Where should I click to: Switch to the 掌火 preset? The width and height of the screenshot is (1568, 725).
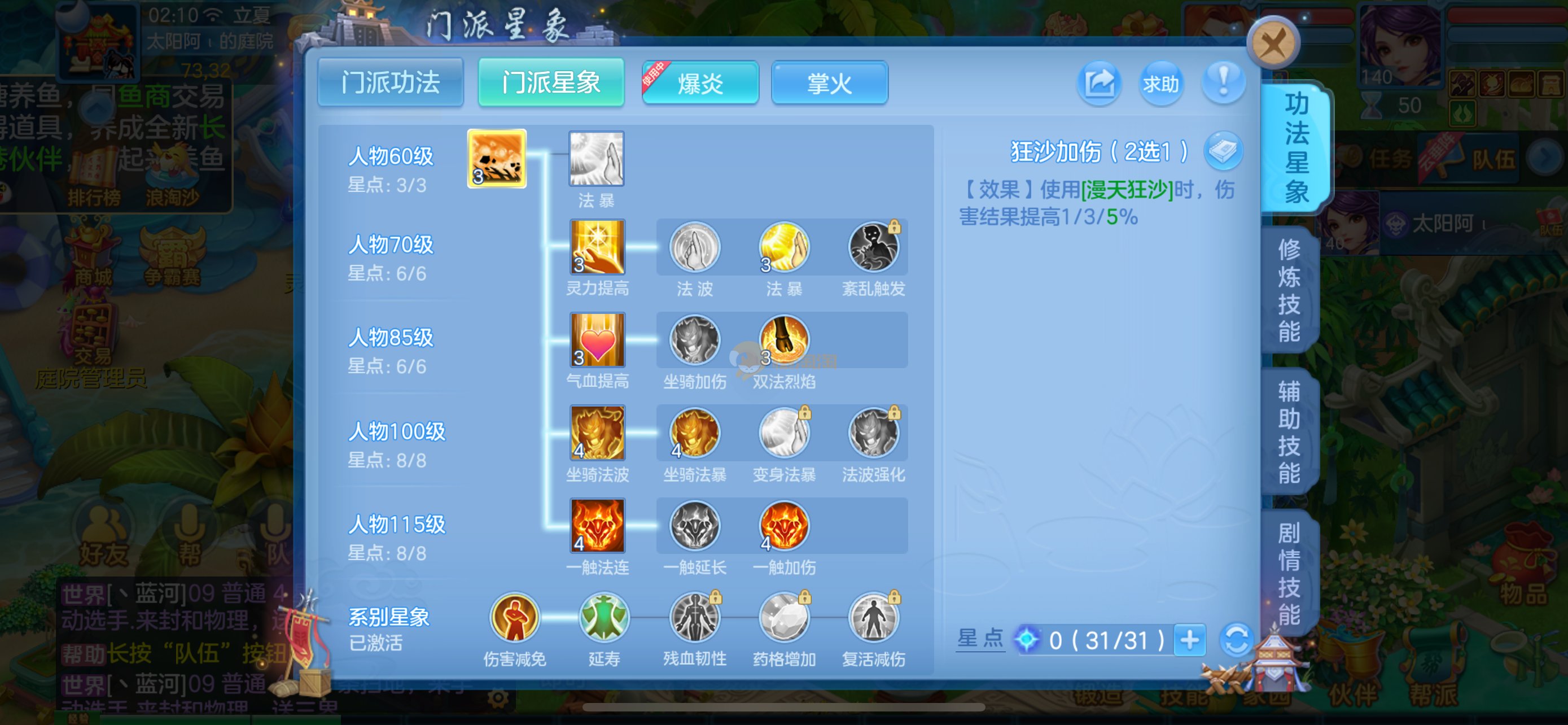click(829, 83)
